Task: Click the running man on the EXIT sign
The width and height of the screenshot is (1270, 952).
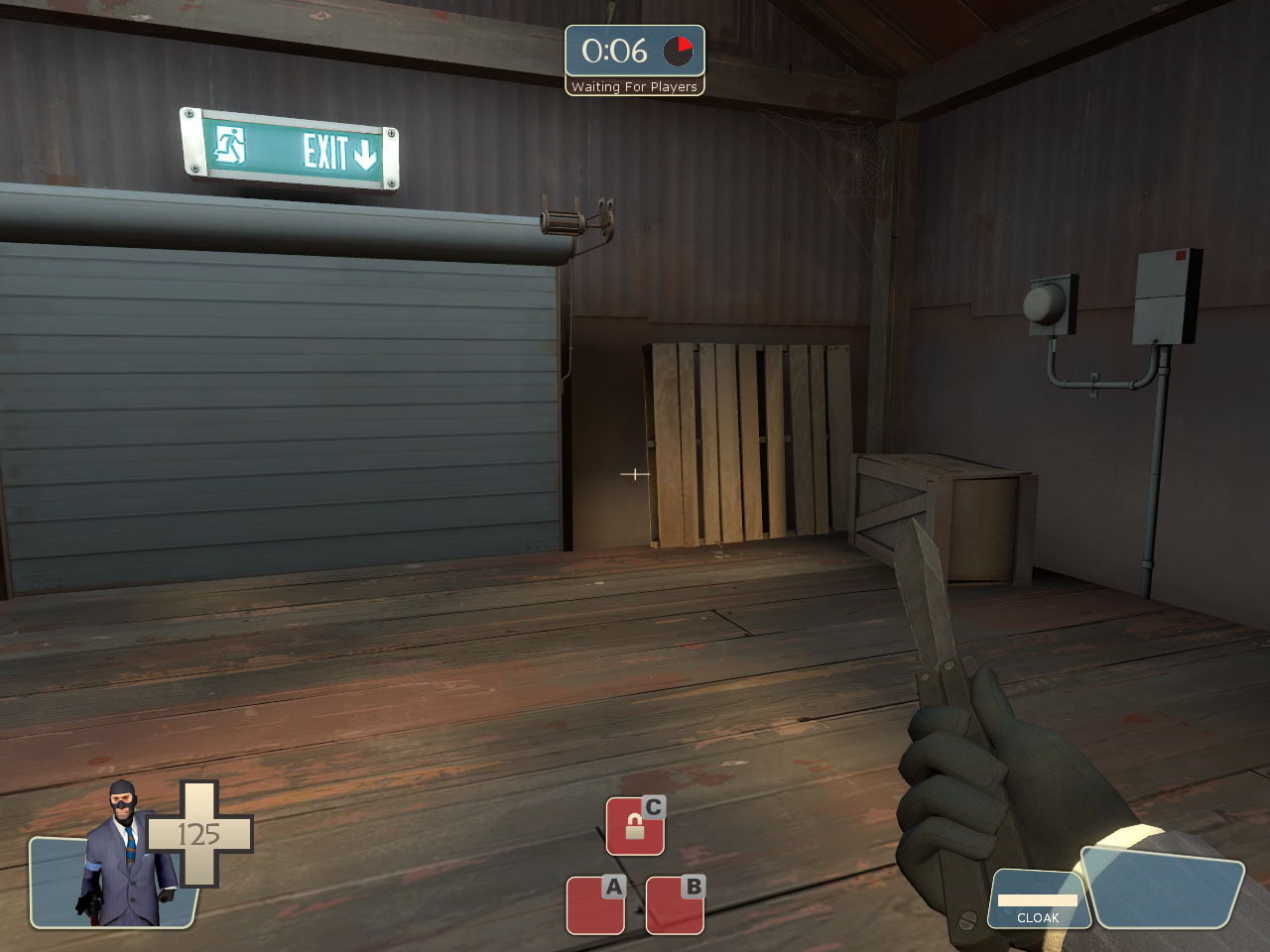Action: (230, 148)
